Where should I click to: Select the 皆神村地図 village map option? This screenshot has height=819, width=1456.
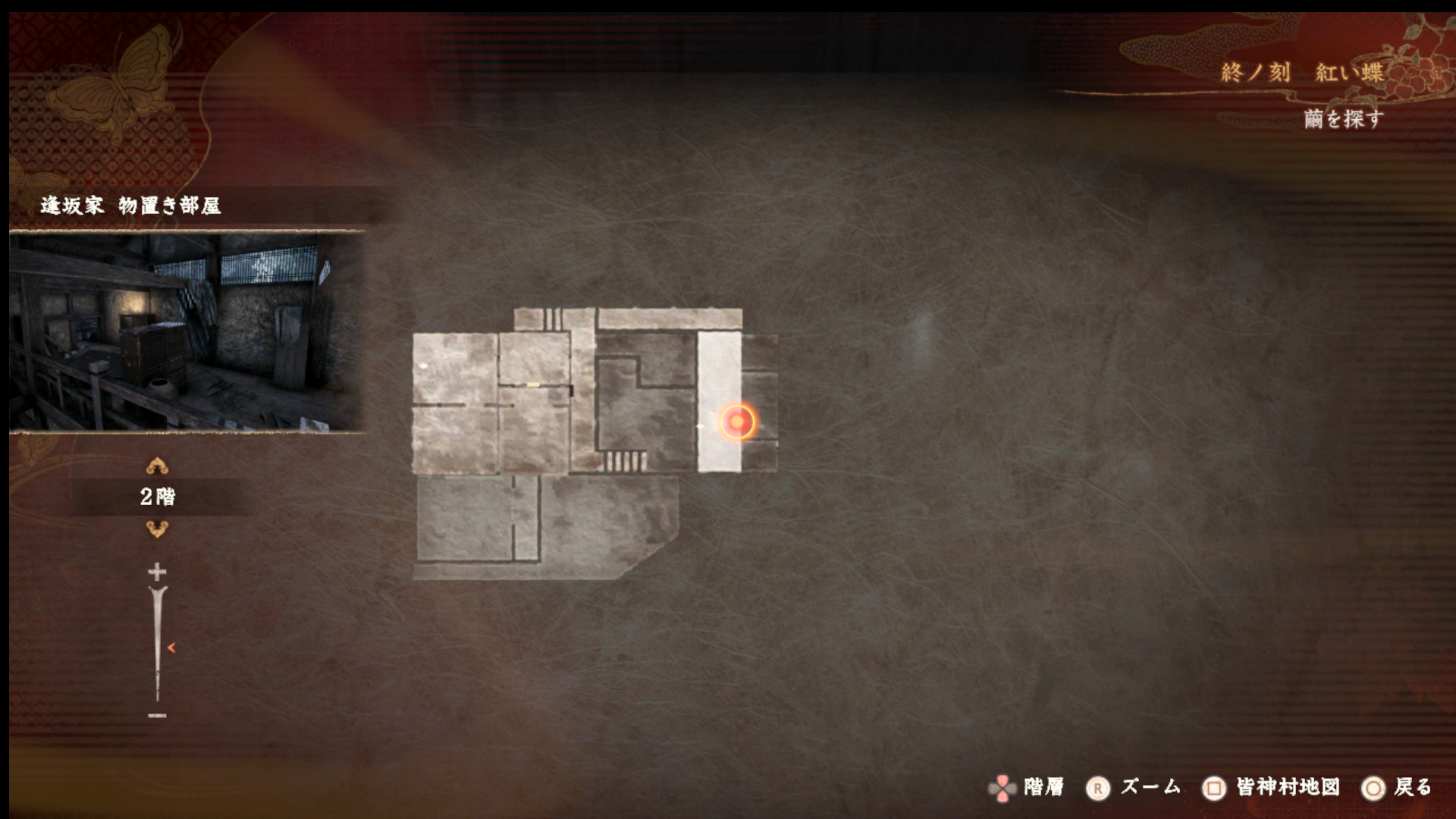(1287, 787)
